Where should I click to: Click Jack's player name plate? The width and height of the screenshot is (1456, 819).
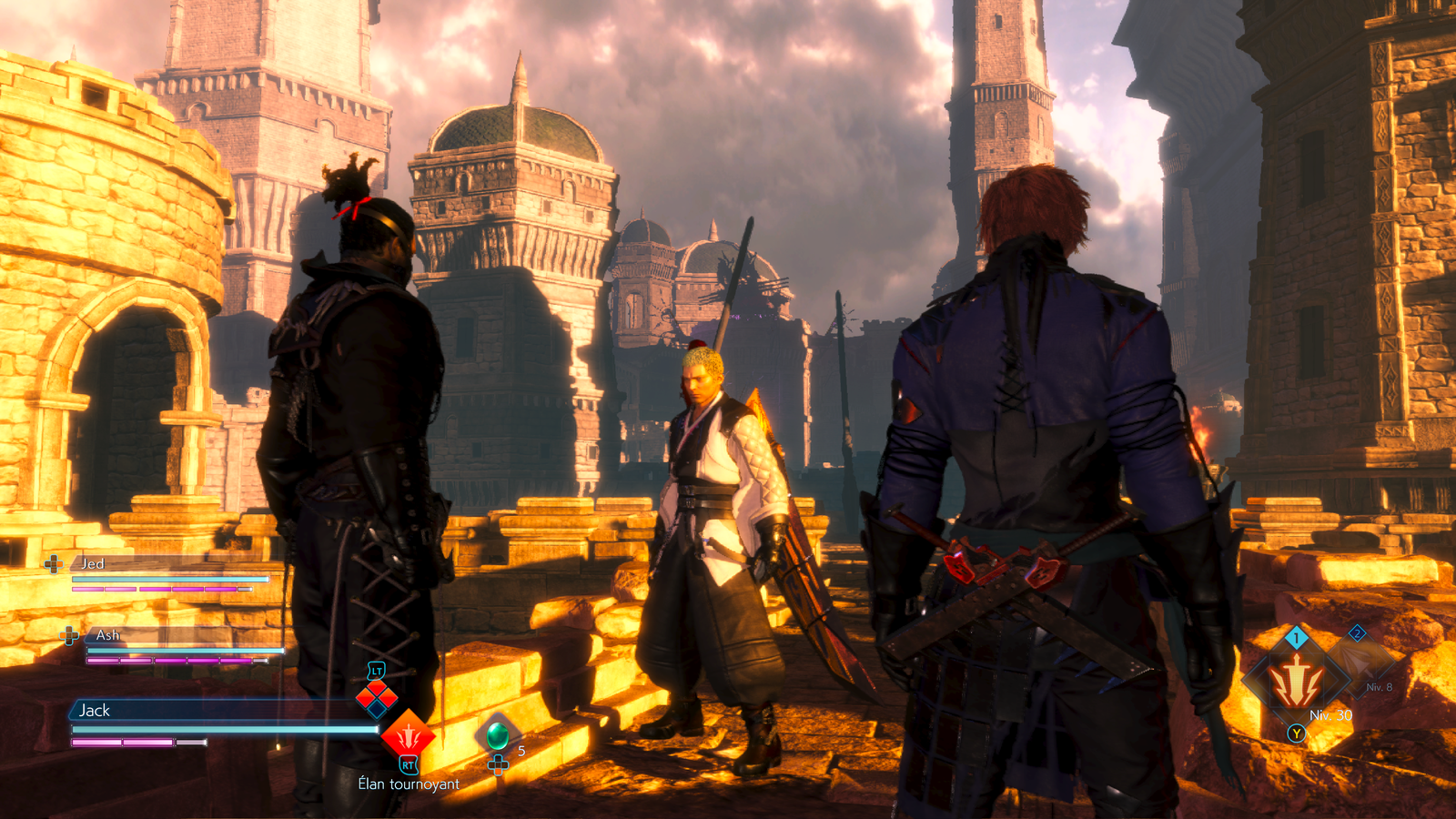point(95,711)
